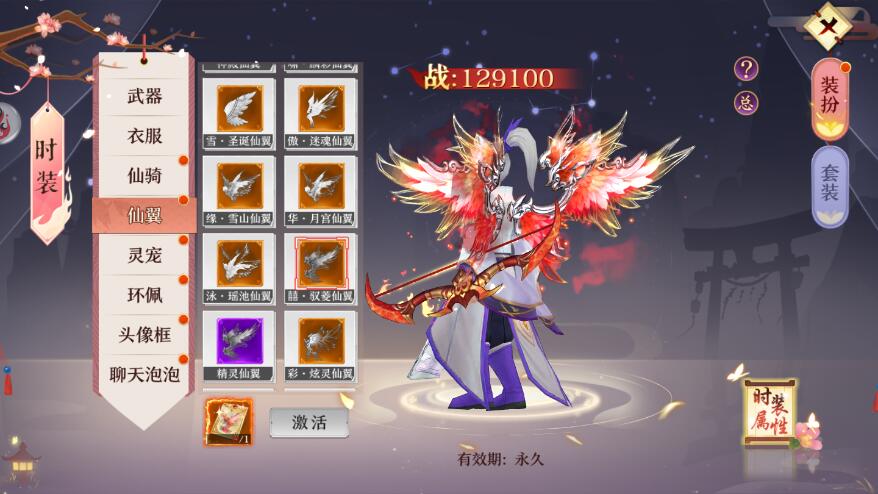878x494 pixels.
Task: Show the 头像框 category
Action: [144, 334]
